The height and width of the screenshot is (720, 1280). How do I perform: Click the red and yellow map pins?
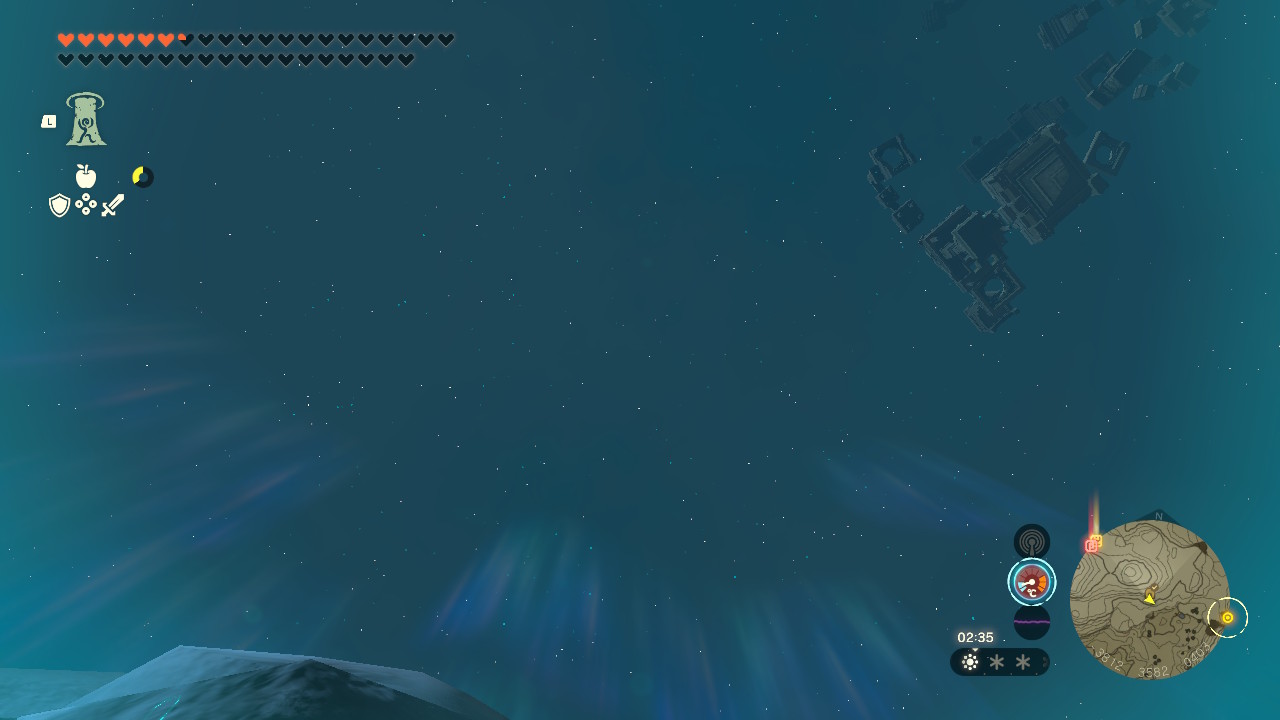pyautogui.click(x=1093, y=544)
